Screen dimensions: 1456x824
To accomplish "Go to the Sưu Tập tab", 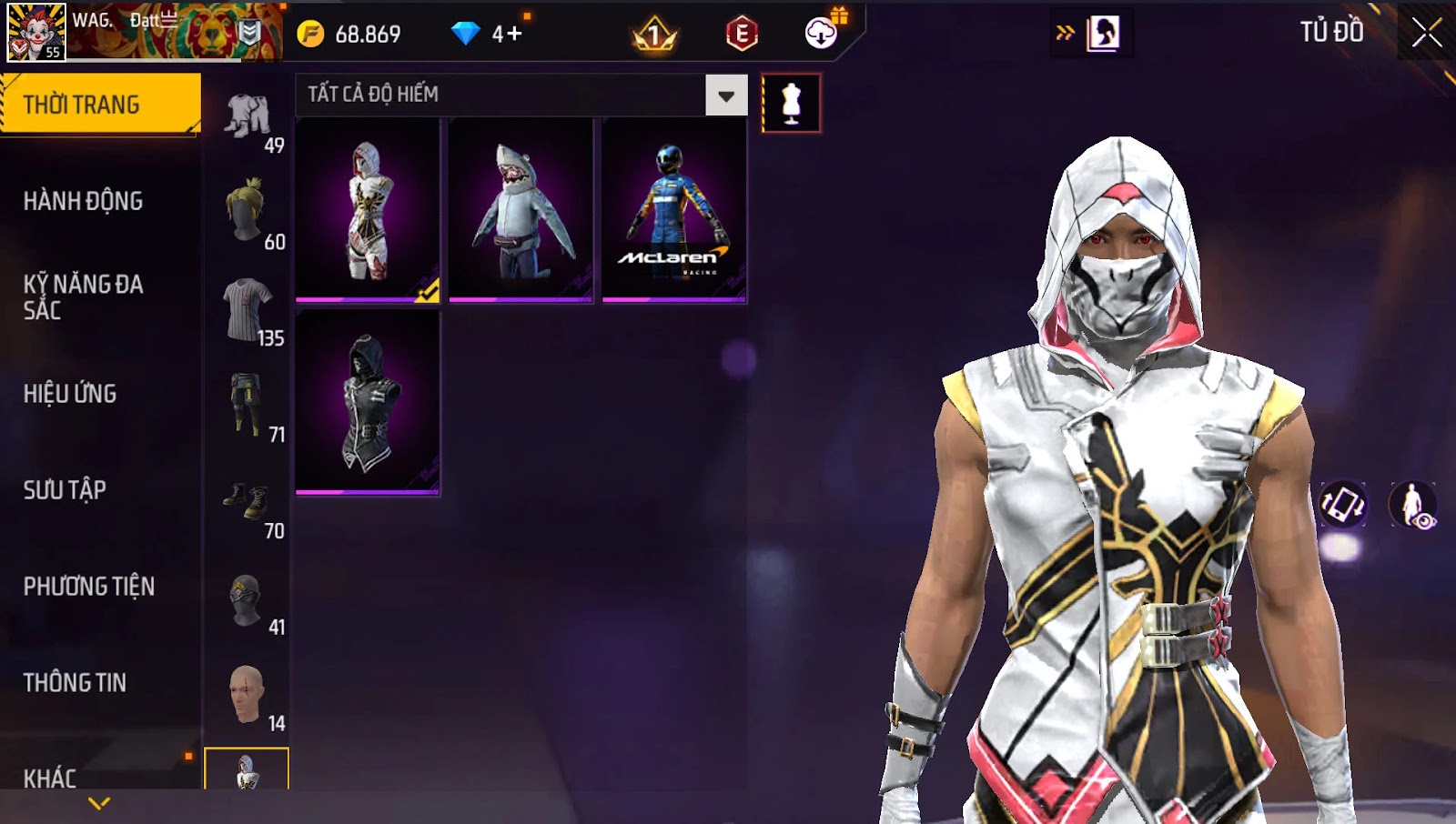I will pos(65,490).
